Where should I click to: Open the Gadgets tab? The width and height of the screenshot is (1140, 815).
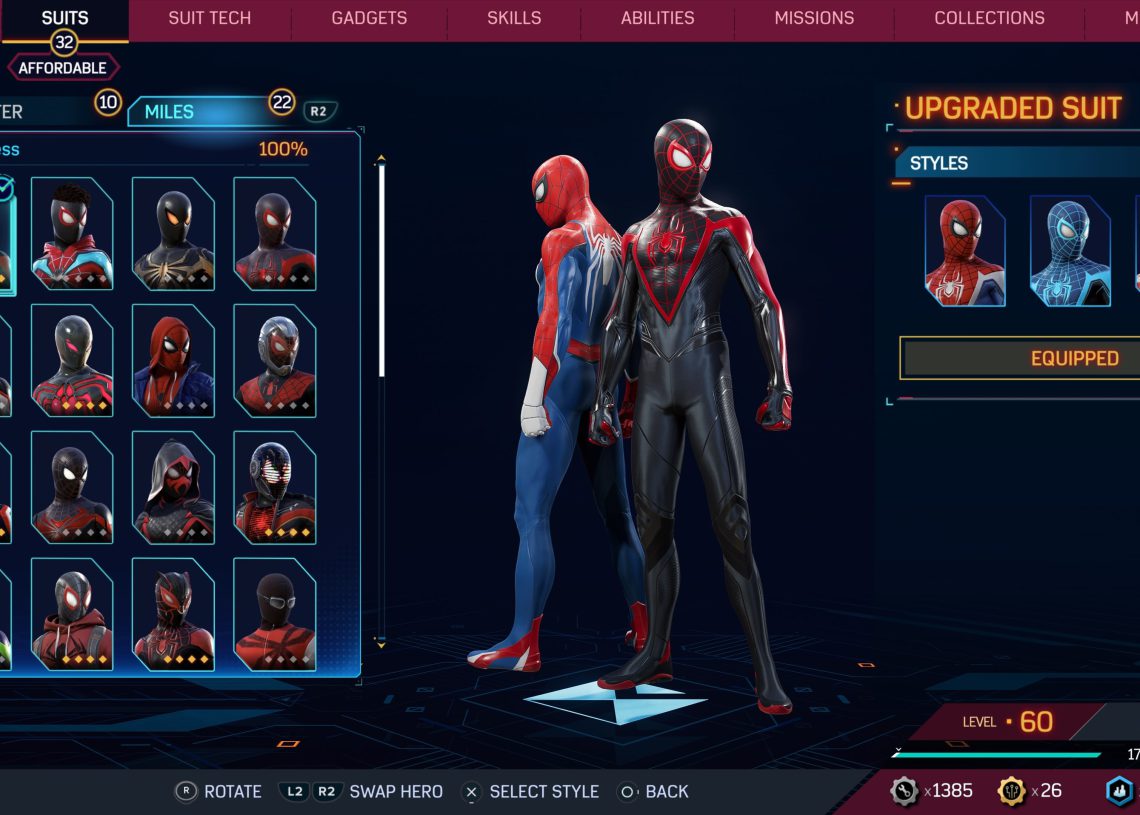tap(369, 18)
